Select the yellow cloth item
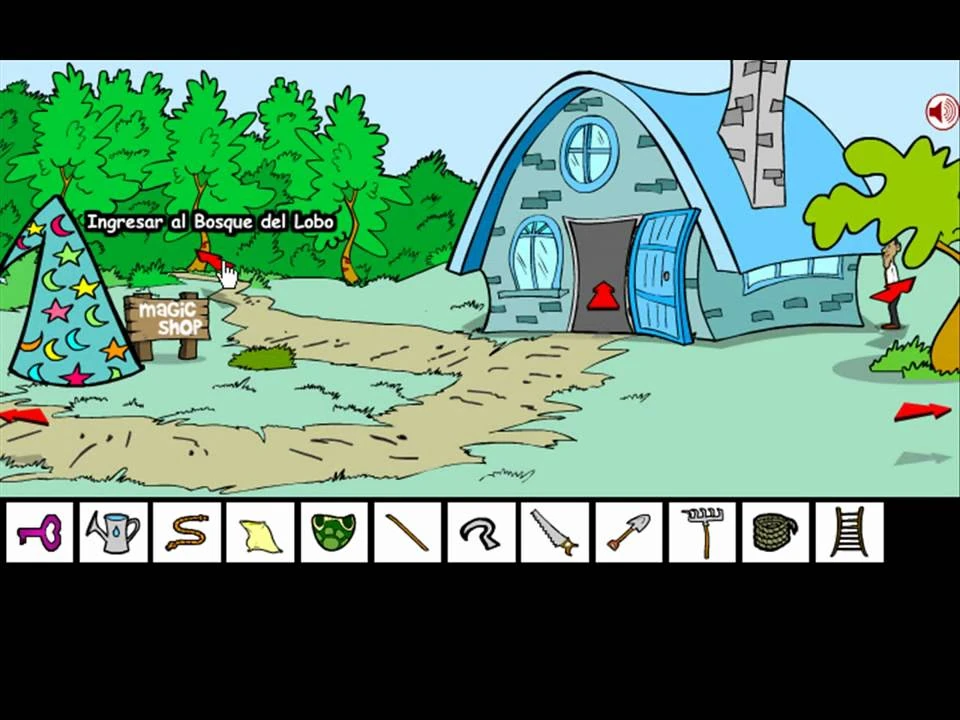 [x=260, y=532]
